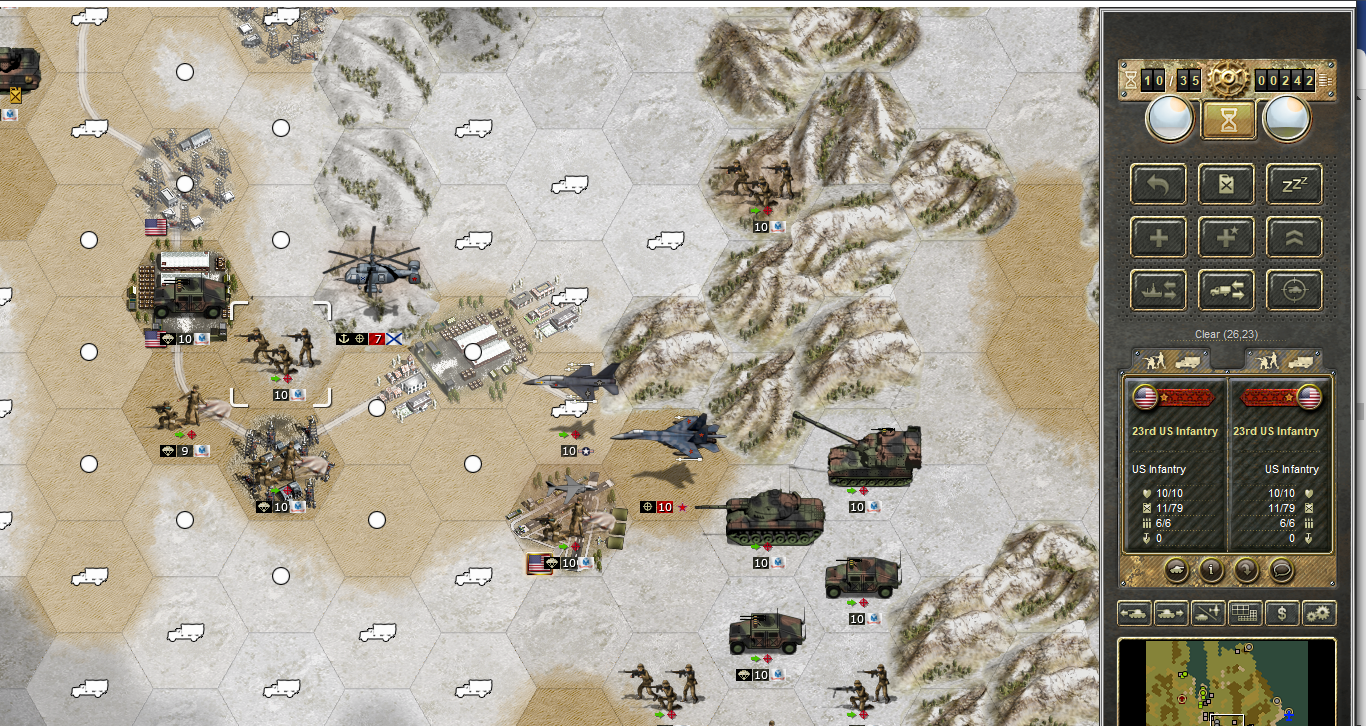Screen dimensions: 1366x726
Task: Toggle the ground and air view button
Action: pos(1207,612)
